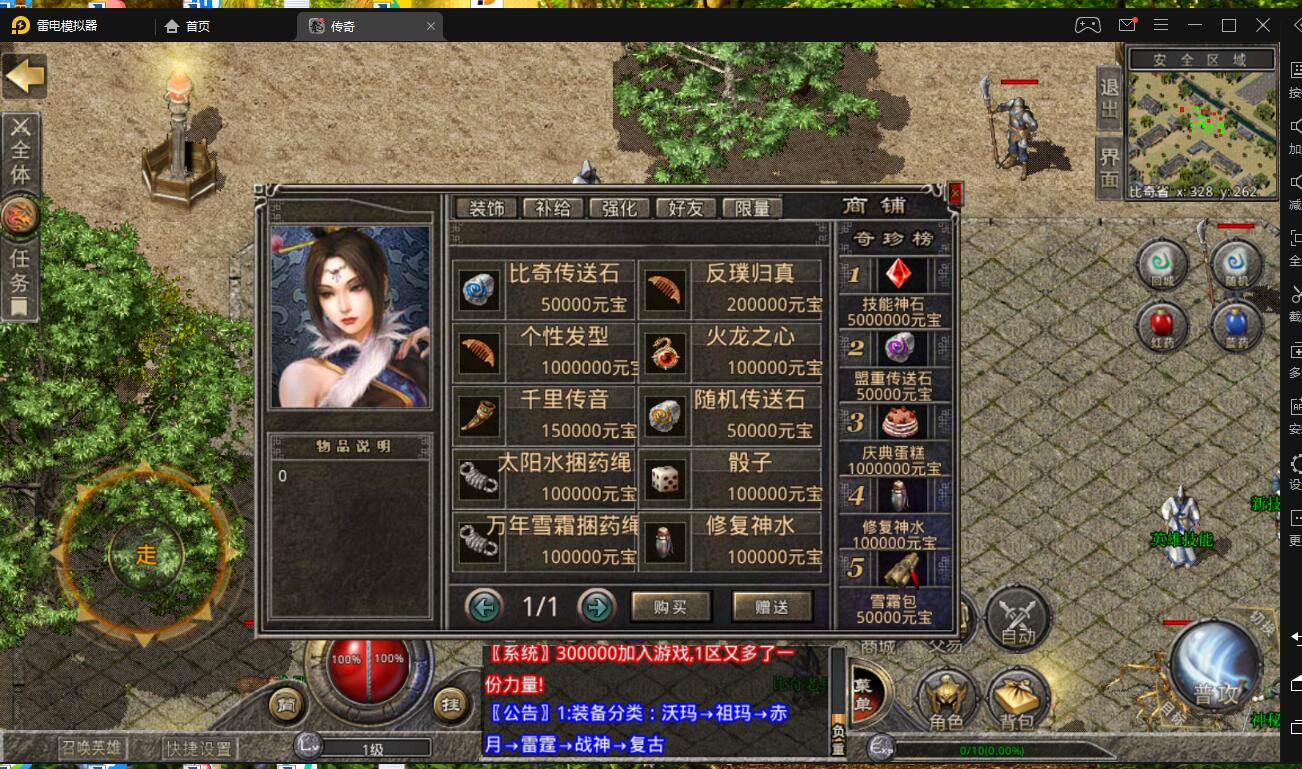Select the 骰子 dice item icon

click(x=665, y=480)
